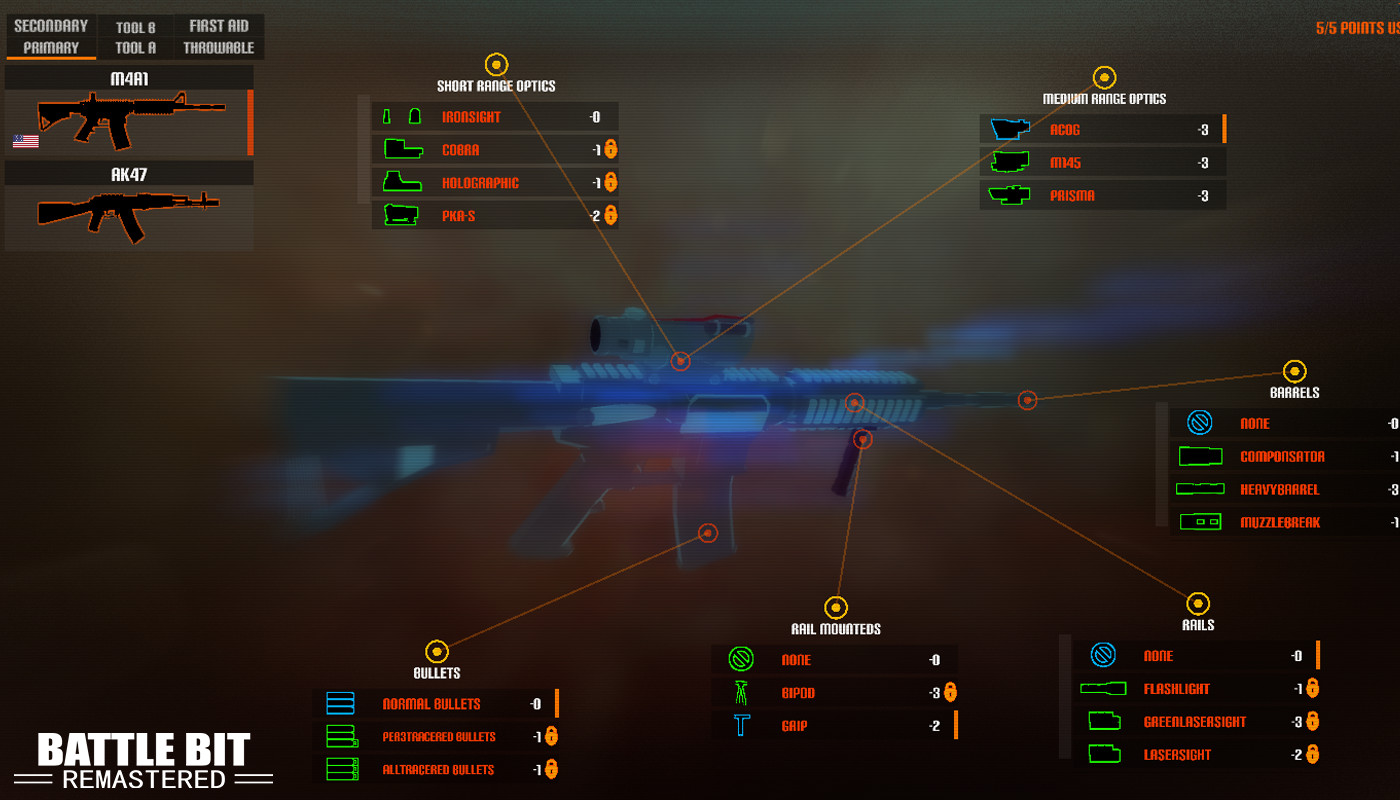Viewport: 1400px width, 800px height.
Task: Select the Flashlight icon in Rails list
Action: 1103,688
